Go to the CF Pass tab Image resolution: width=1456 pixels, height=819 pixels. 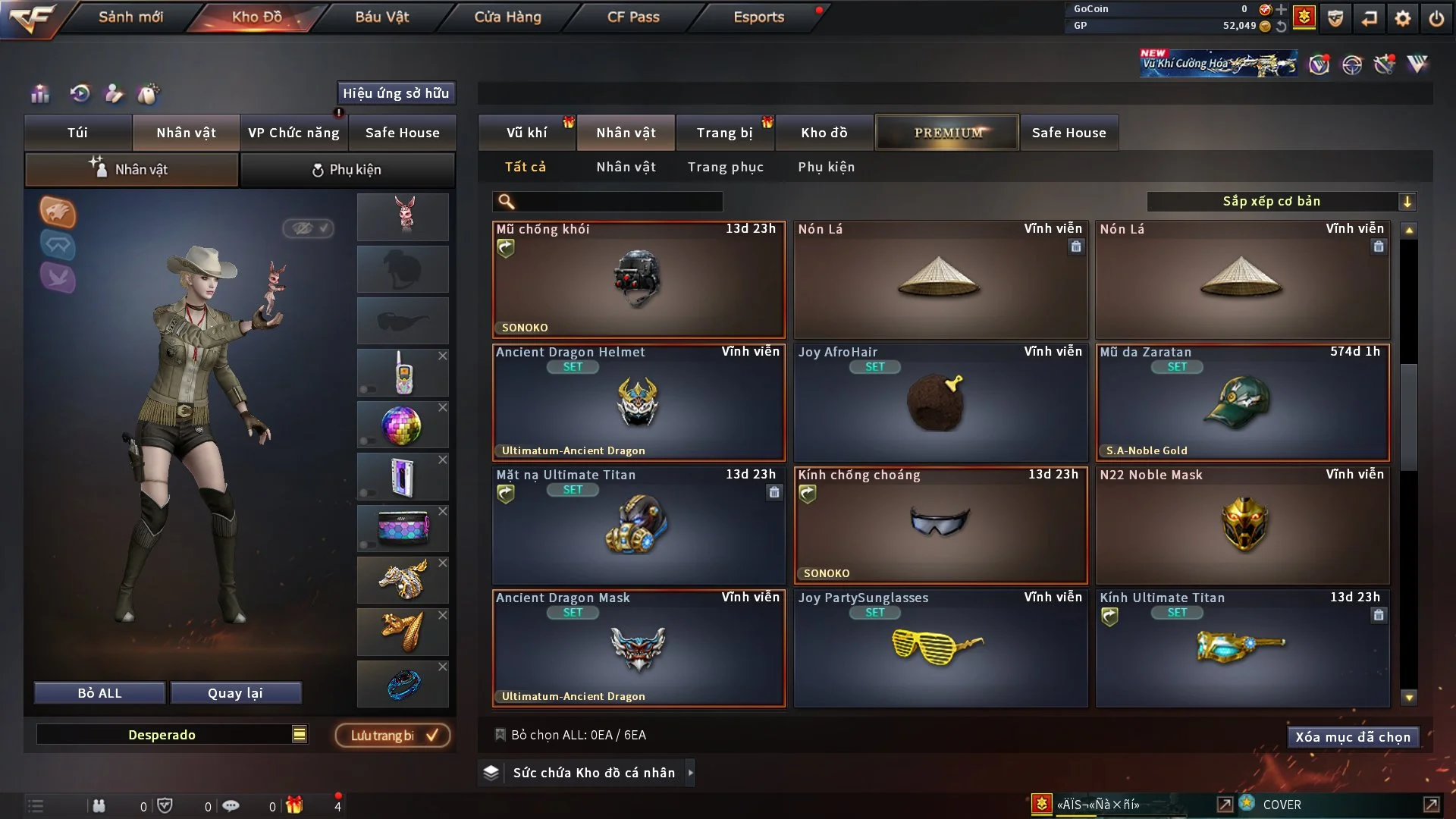[633, 17]
